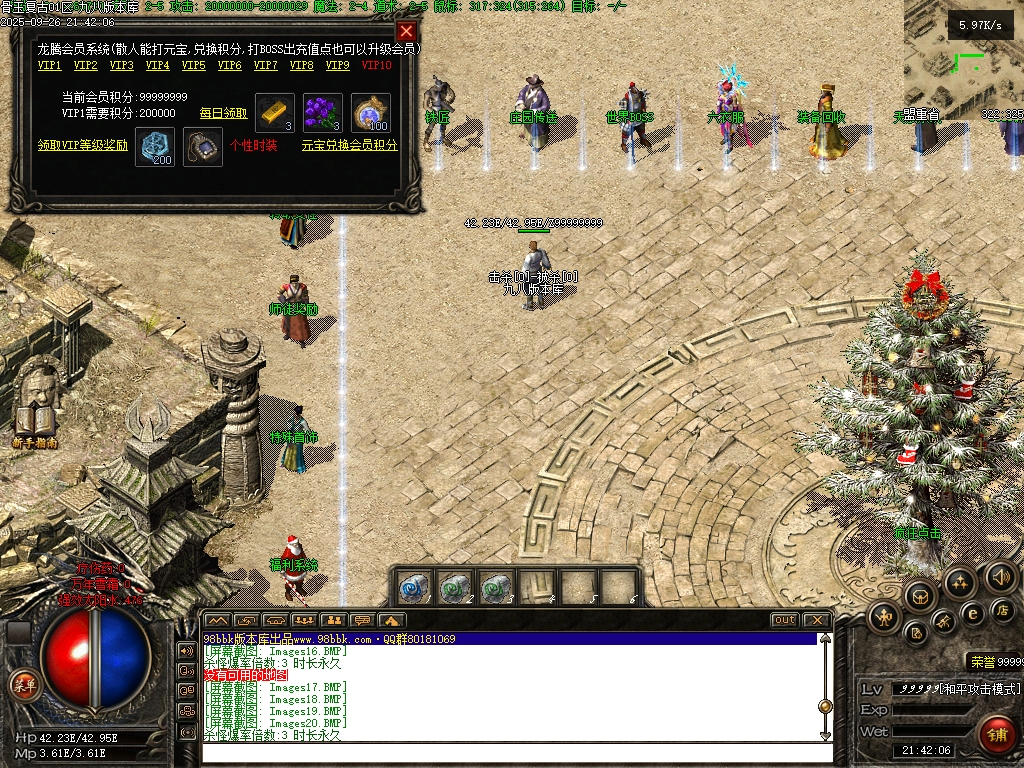Click the chat window 'out' button
This screenshot has height=768, width=1024.
pos(785,620)
